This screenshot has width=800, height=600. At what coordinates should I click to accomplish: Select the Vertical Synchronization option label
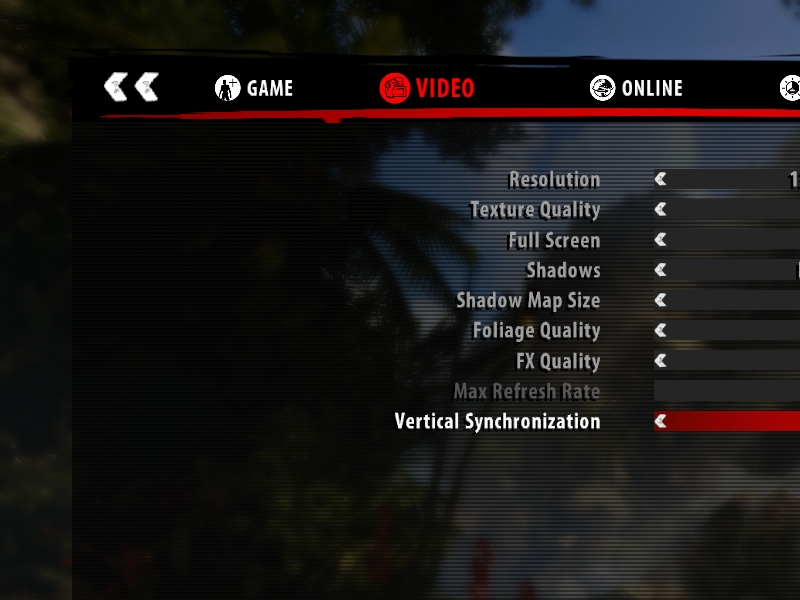[497, 421]
